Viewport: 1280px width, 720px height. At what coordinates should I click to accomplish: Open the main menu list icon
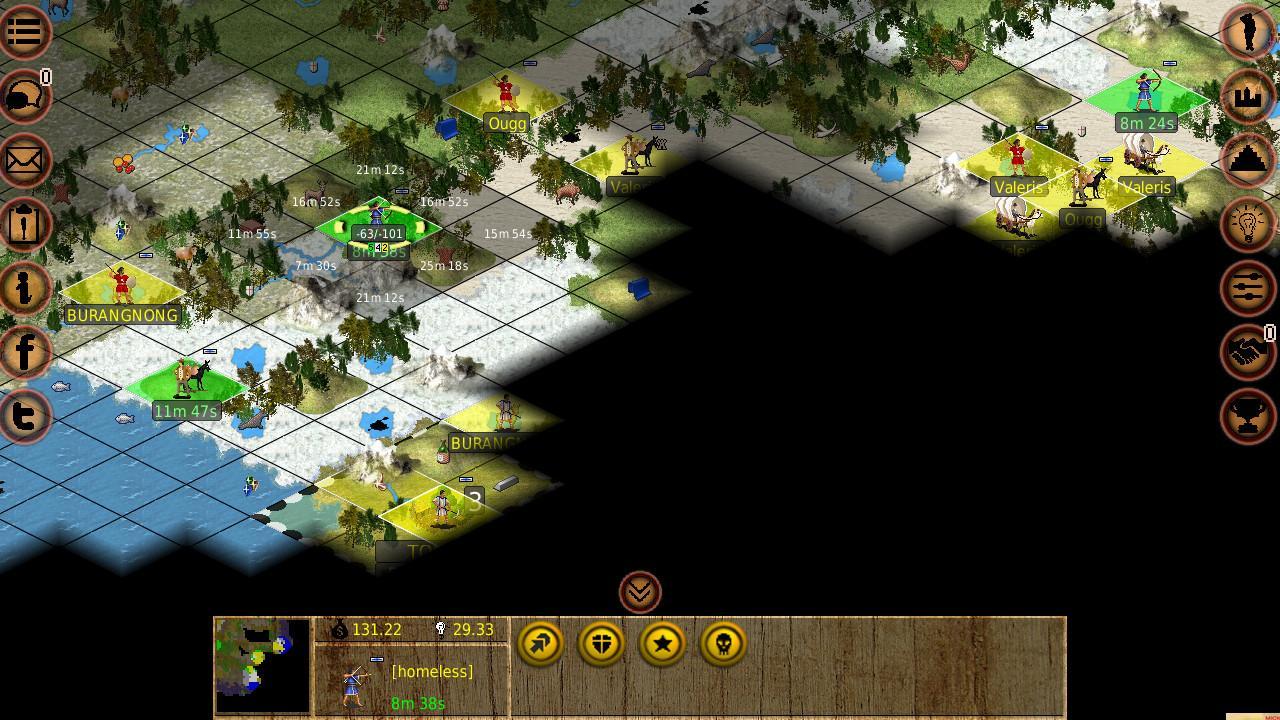click(24, 31)
